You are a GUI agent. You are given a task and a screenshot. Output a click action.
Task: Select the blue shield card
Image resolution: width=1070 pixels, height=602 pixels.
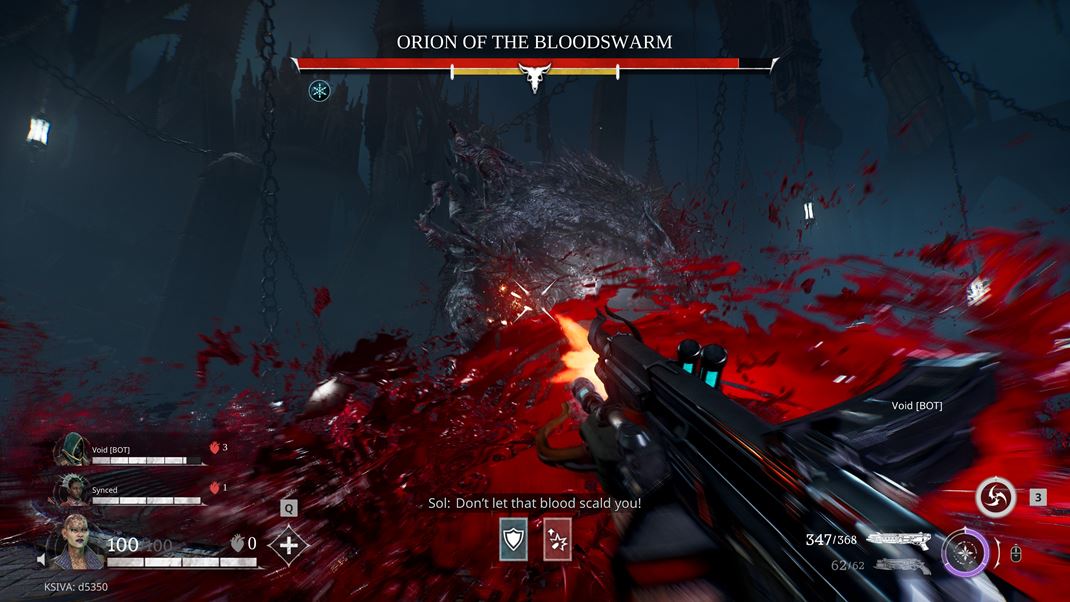coord(514,540)
